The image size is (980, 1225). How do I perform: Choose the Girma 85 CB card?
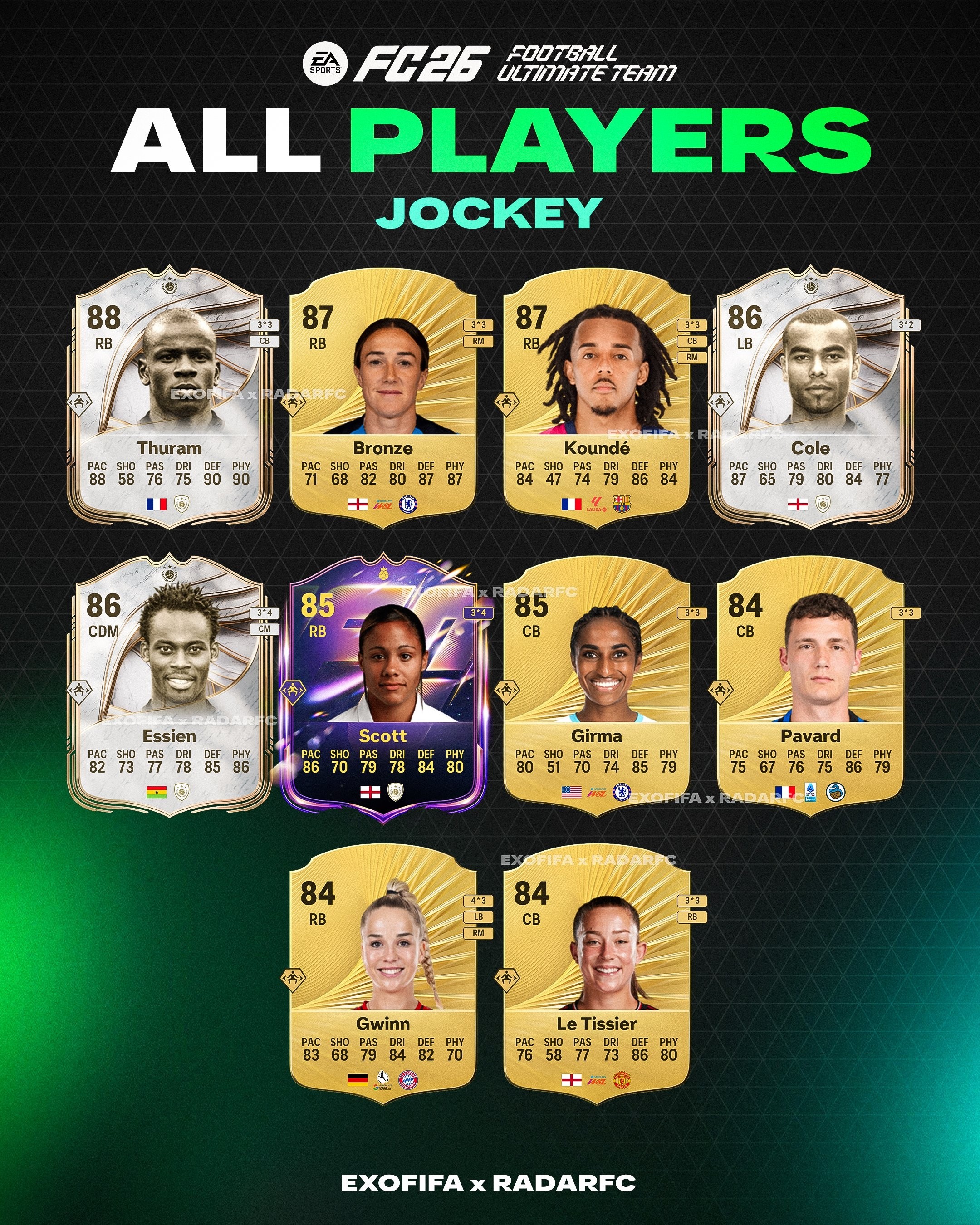click(x=597, y=686)
